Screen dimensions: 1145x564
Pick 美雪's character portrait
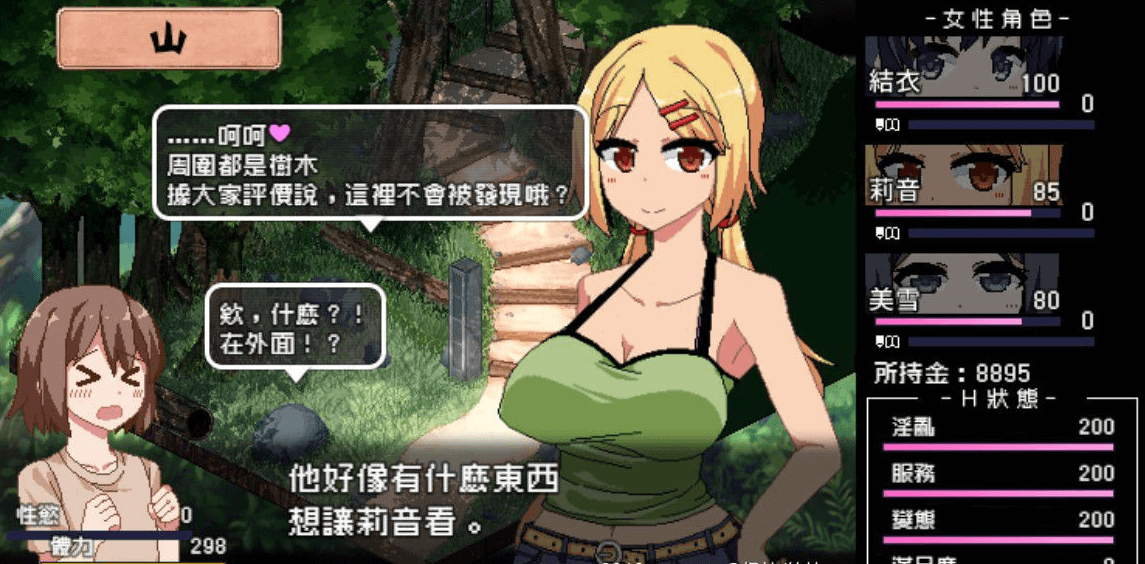tap(964, 282)
